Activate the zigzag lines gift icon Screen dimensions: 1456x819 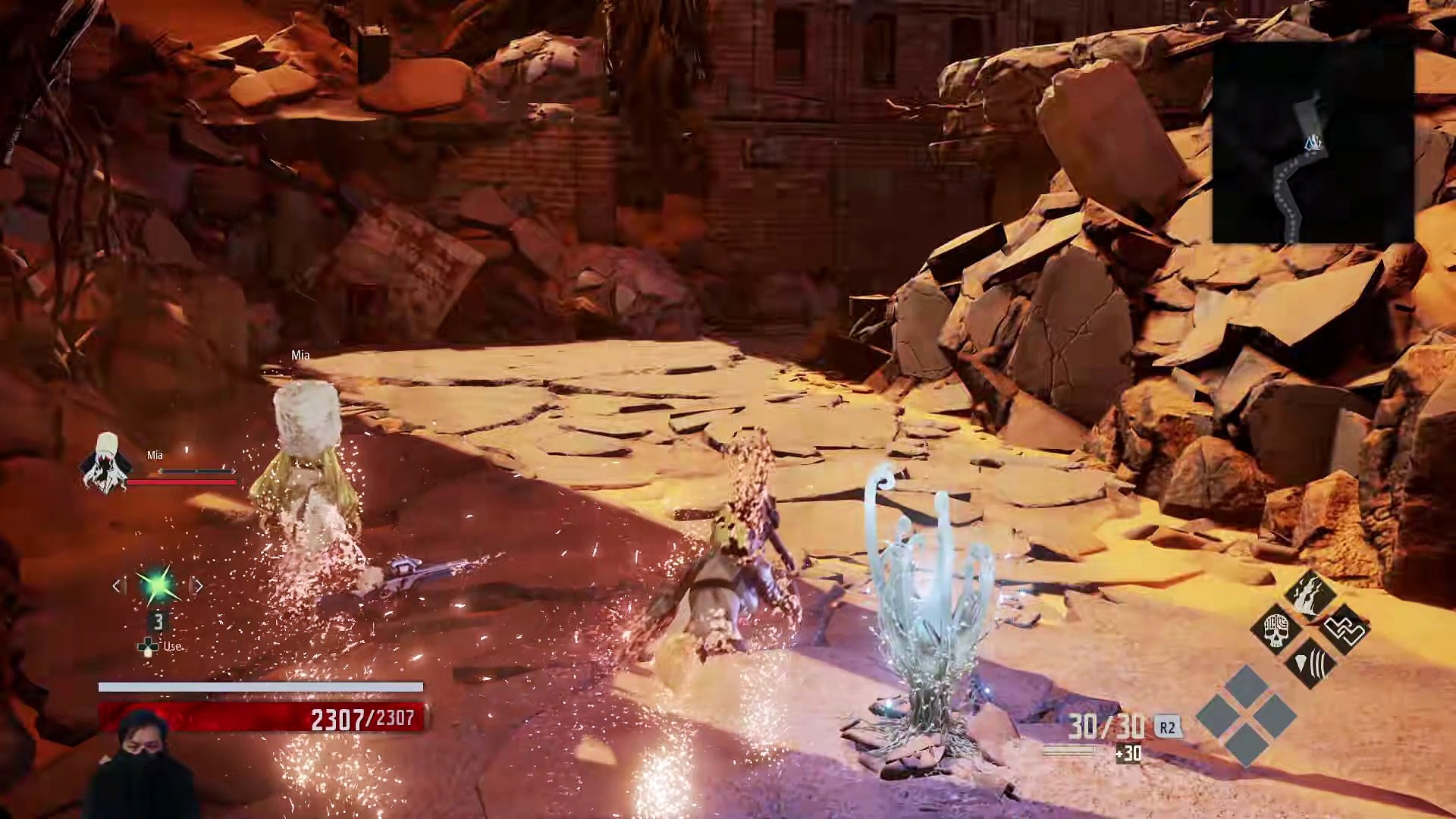pos(1345,629)
